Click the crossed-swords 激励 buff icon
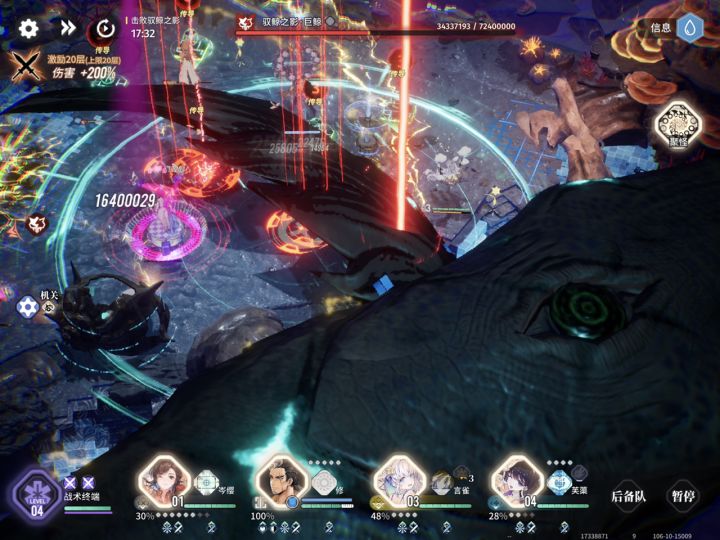 tap(25, 67)
